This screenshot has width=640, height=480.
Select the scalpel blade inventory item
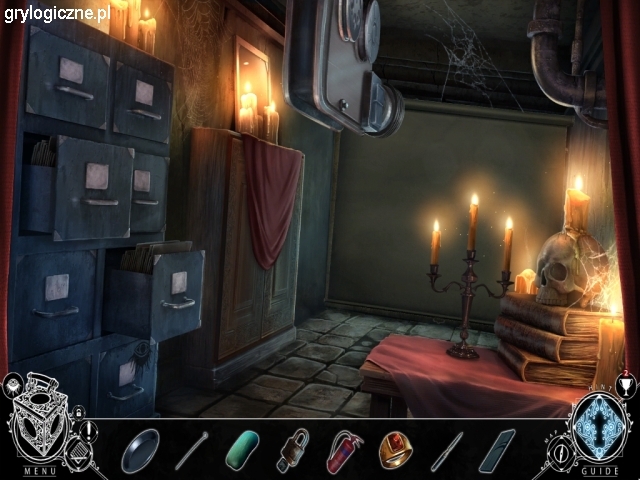point(447,450)
